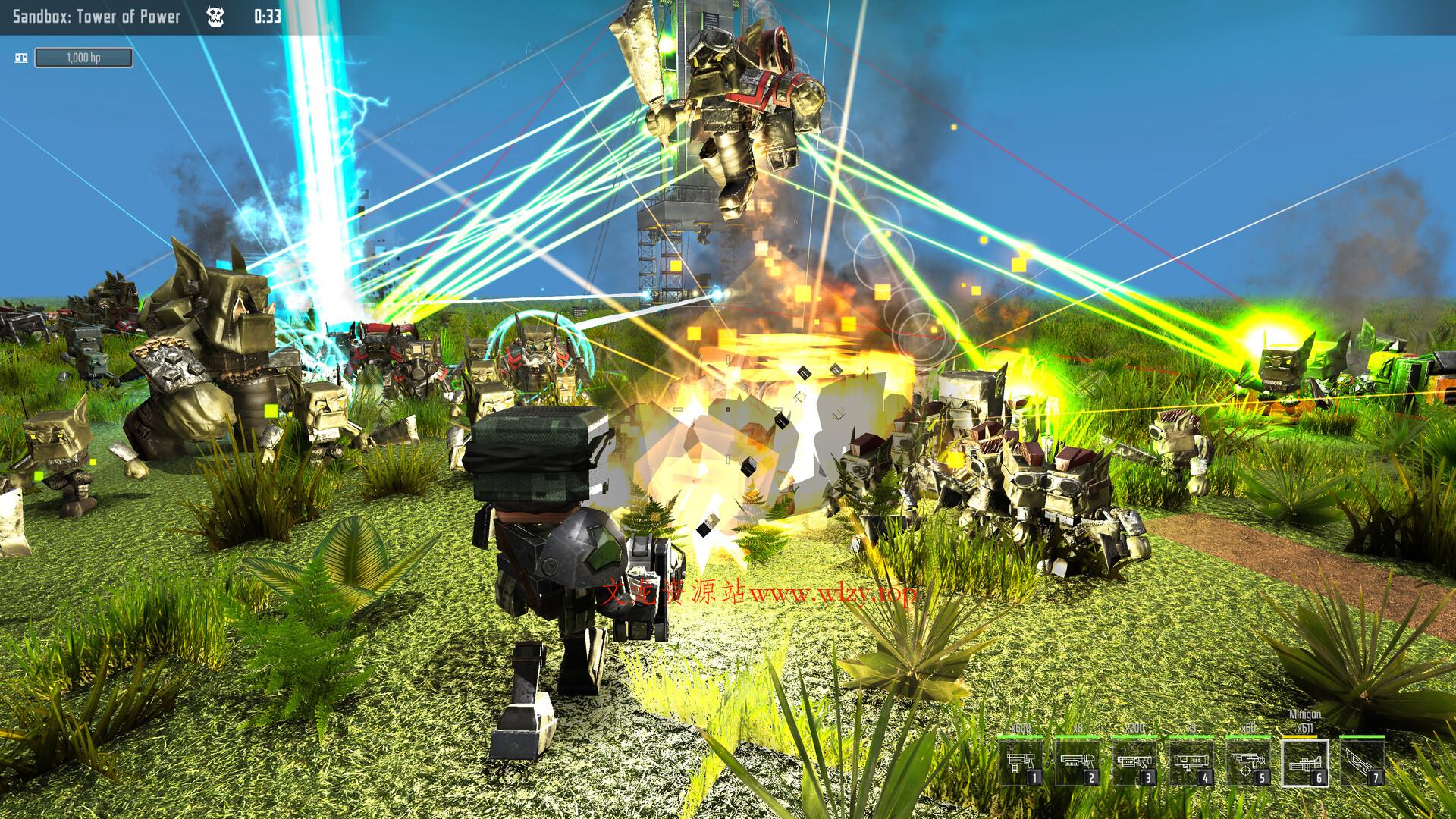This screenshot has height=819, width=1456.
Task: Click the skull icon in the top bar
Action: point(215,15)
